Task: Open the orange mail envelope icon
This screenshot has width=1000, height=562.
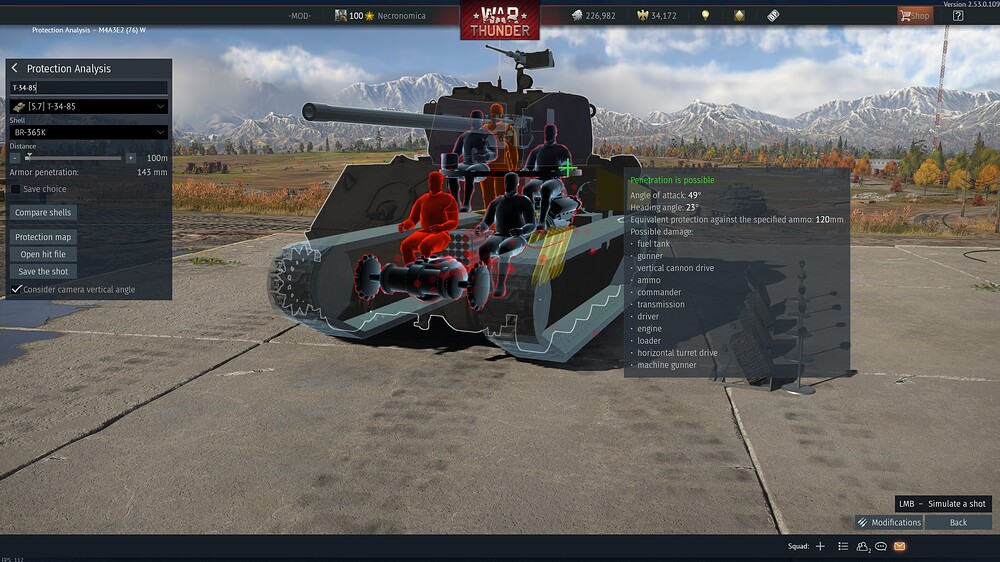Action: [899, 546]
